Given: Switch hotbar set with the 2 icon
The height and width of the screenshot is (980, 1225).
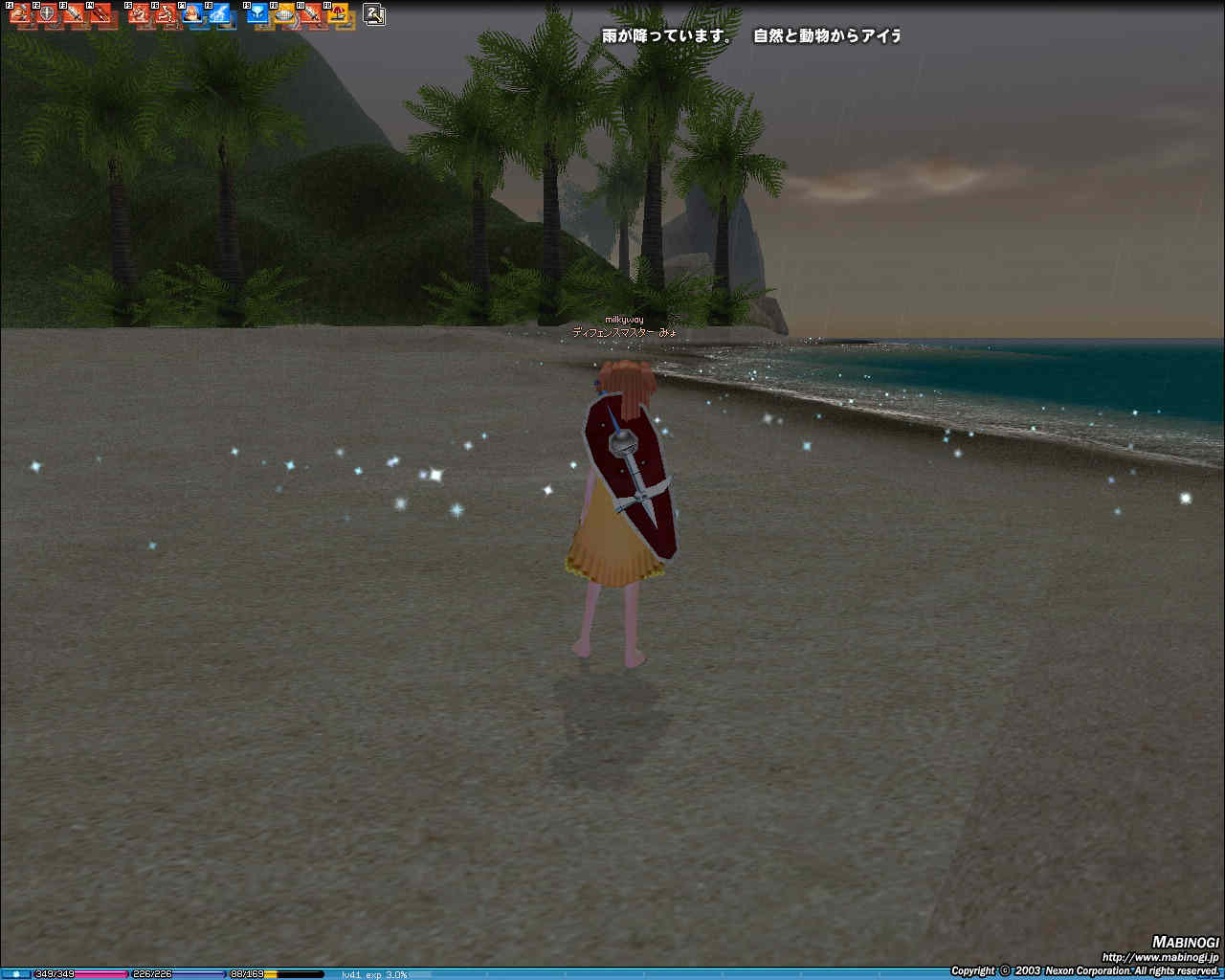Looking at the screenshot, I should click(x=375, y=14).
